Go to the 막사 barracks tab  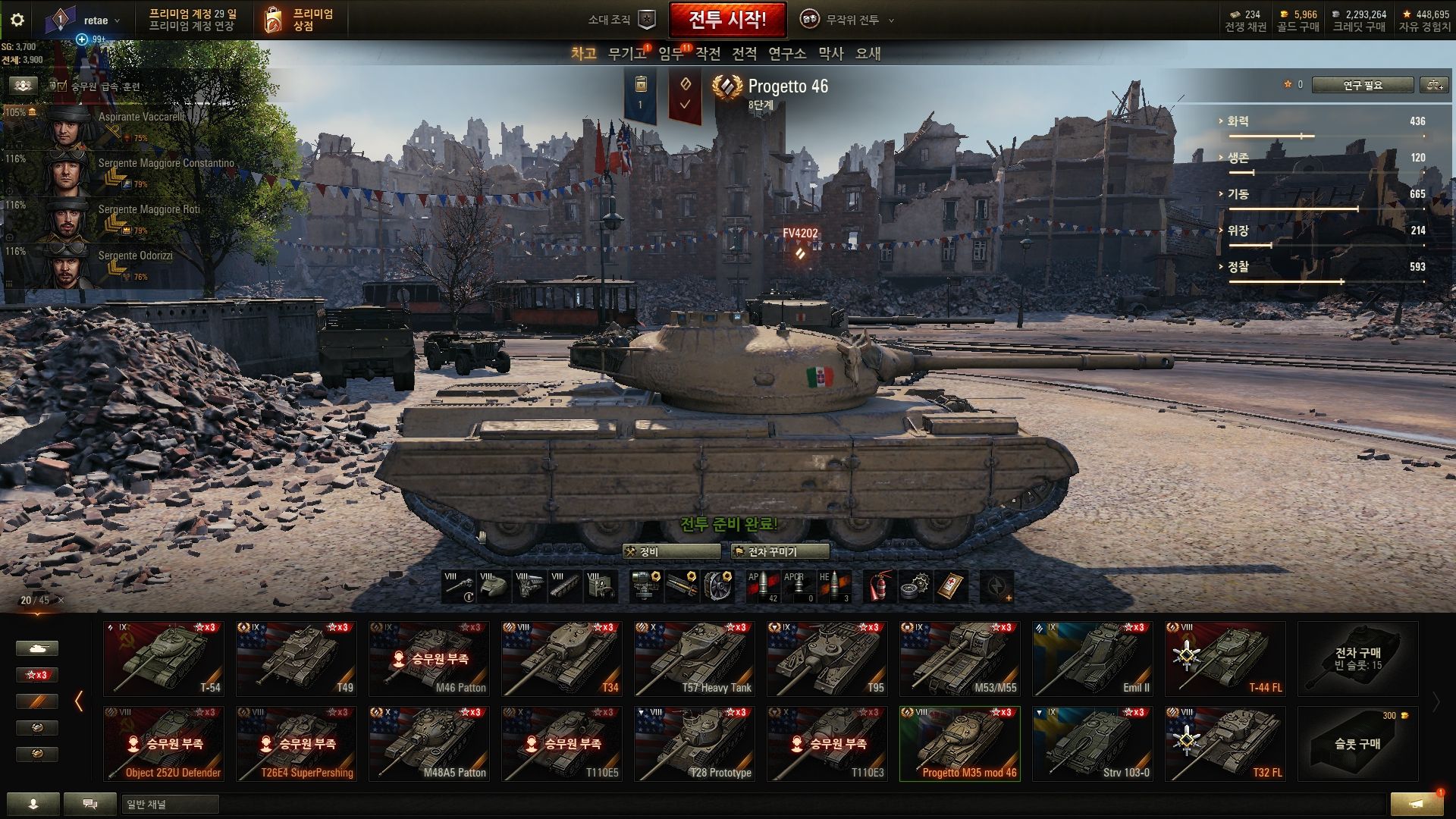tap(830, 54)
